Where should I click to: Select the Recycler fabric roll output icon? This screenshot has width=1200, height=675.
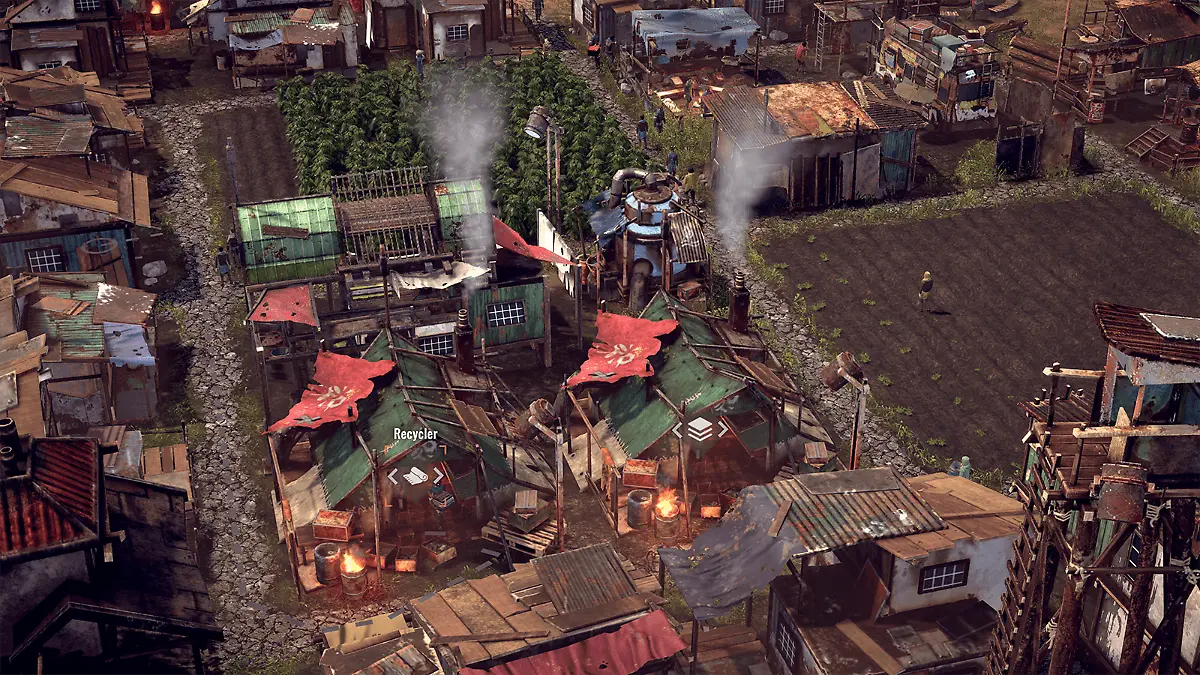(415, 476)
